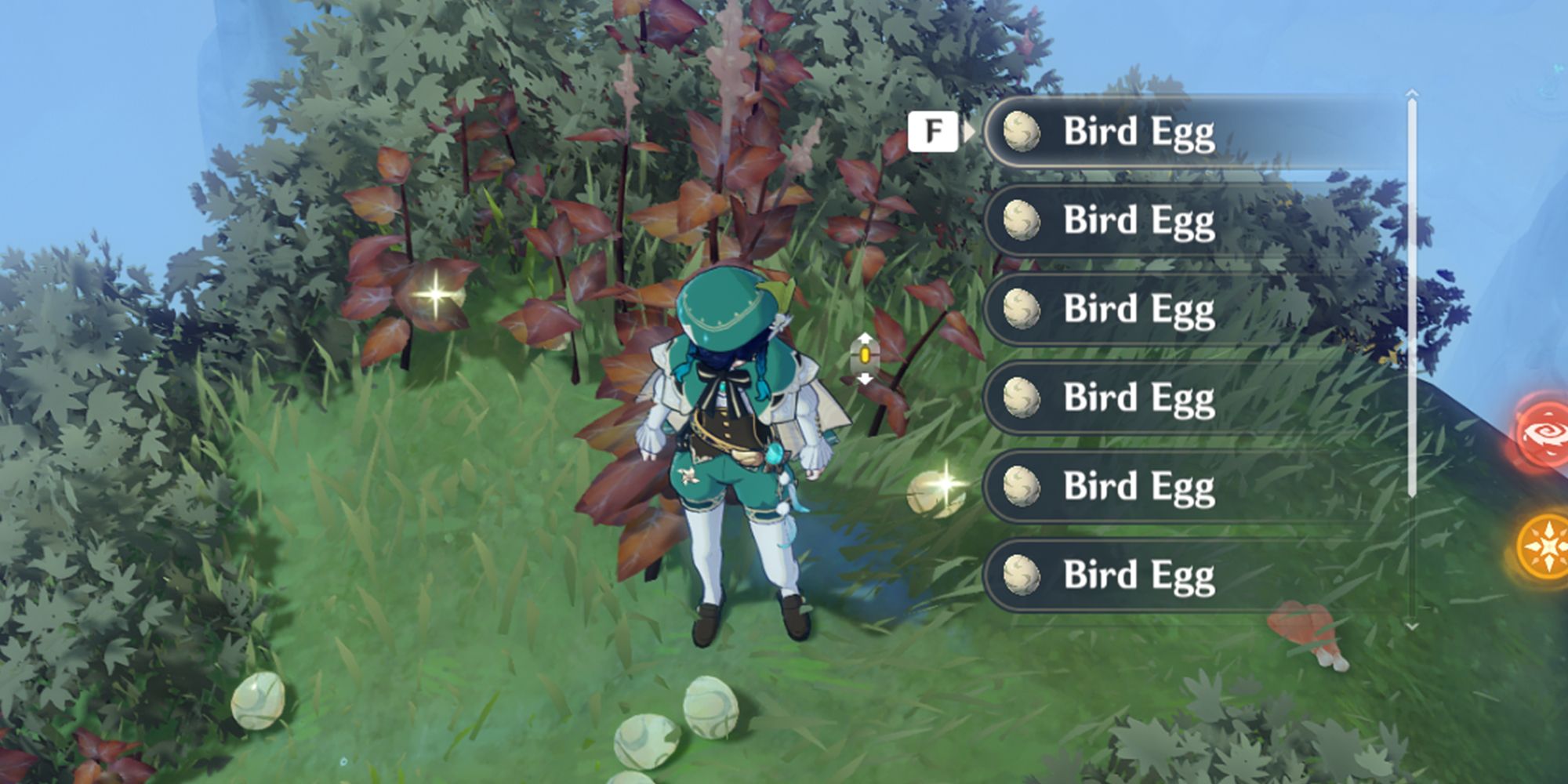Click the egg icon on the second Bird Egg entry

[x=1022, y=221]
